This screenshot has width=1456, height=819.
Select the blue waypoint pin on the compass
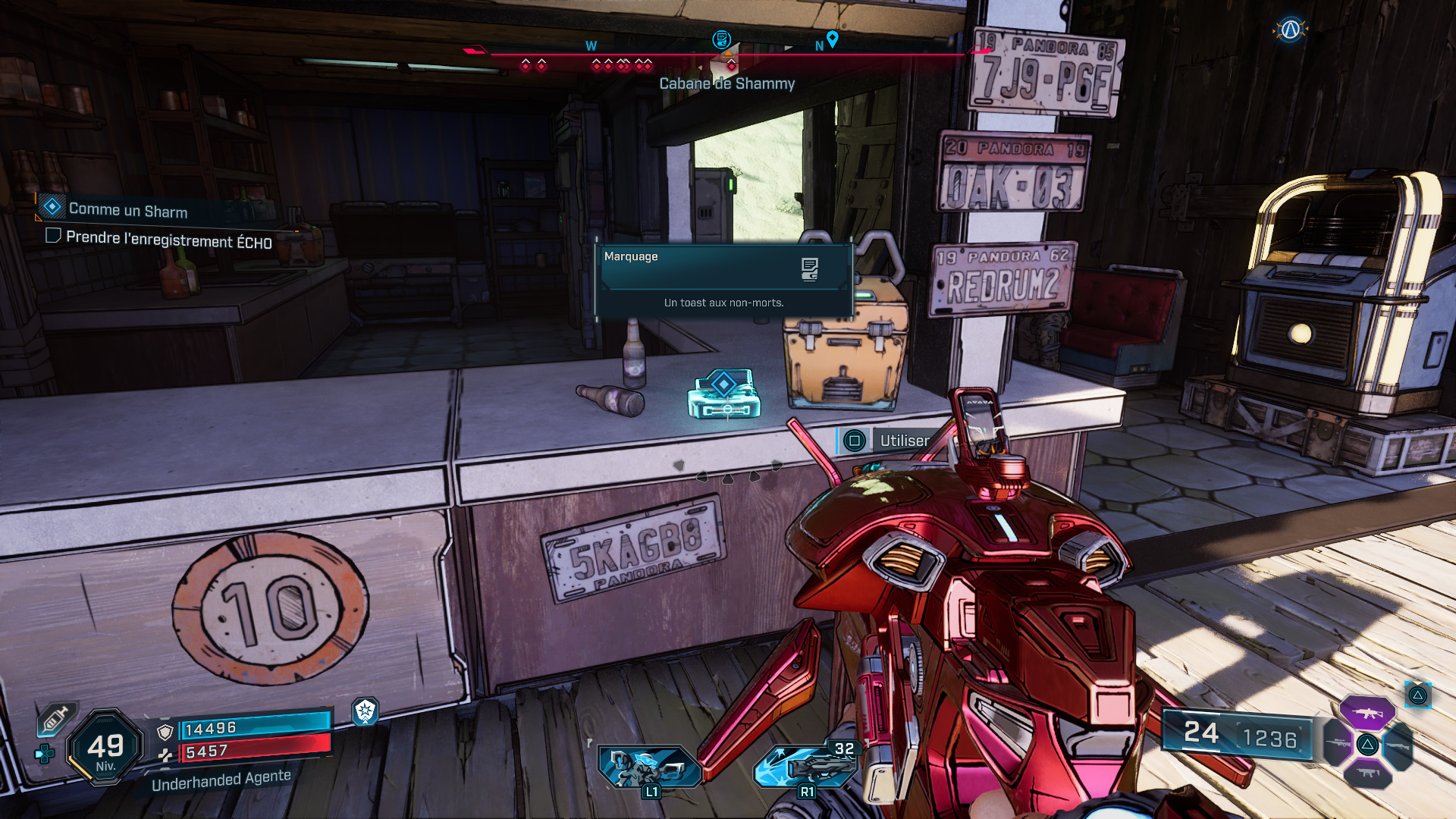point(832,38)
